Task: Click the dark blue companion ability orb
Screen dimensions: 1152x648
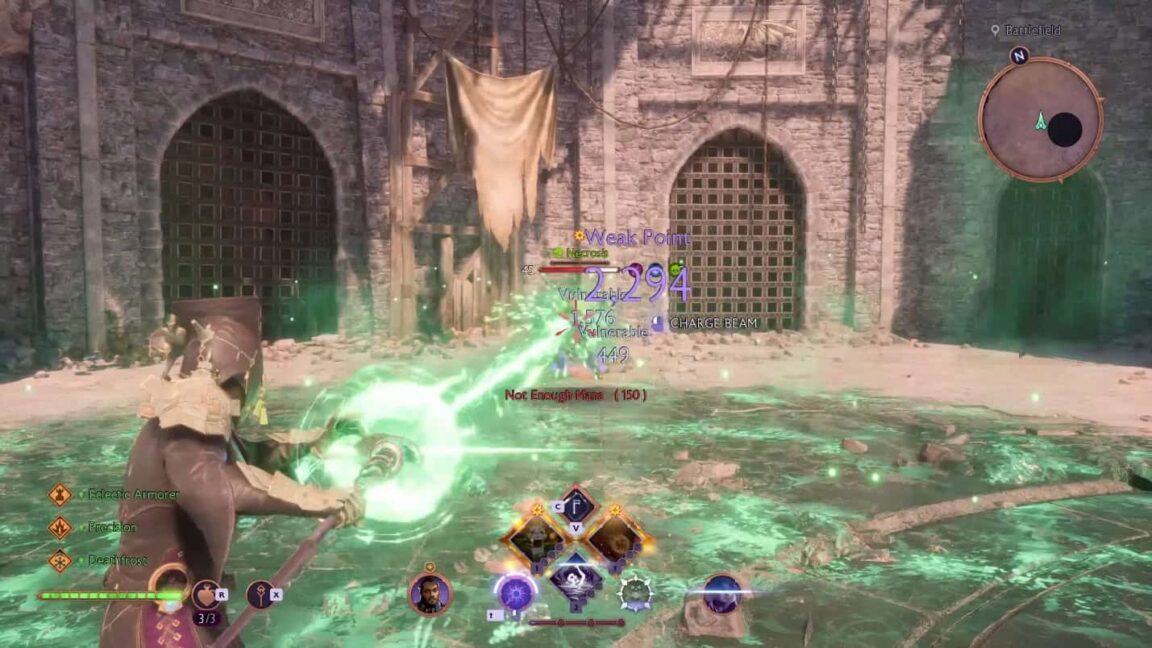Action: (722, 592)
